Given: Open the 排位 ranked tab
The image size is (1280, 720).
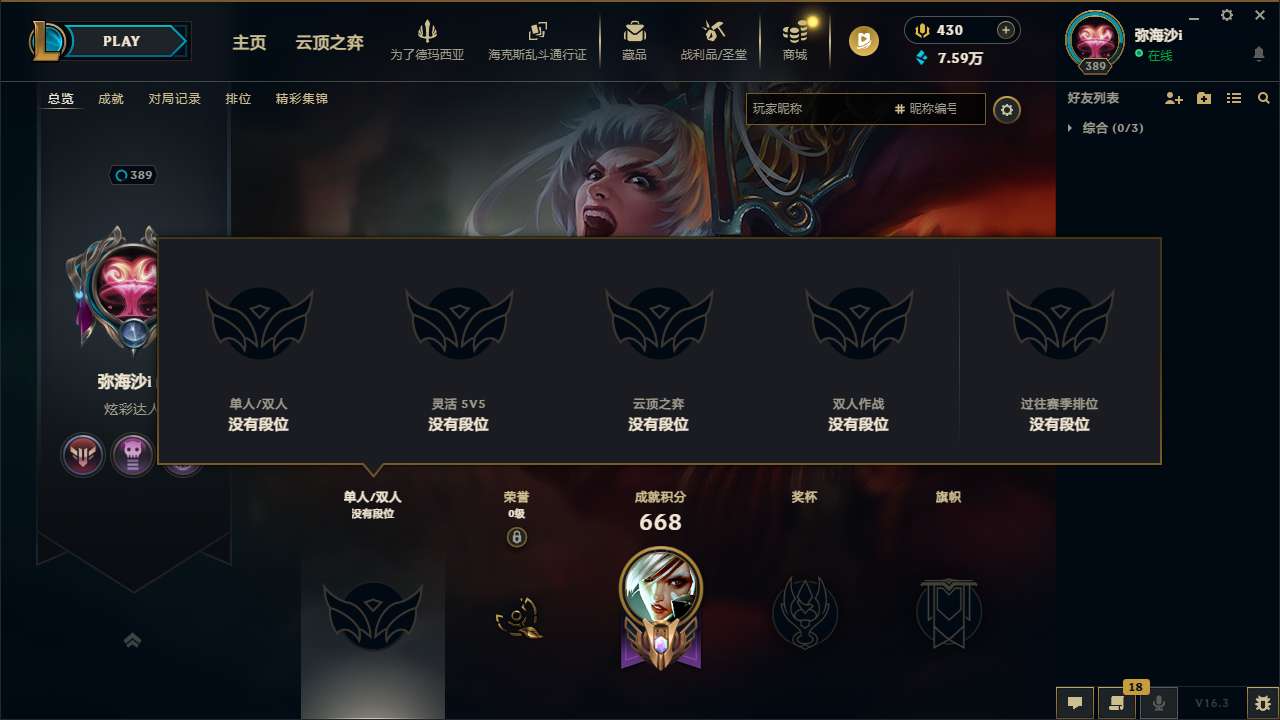Looking at the screenshot, I should tap(239, 98).
